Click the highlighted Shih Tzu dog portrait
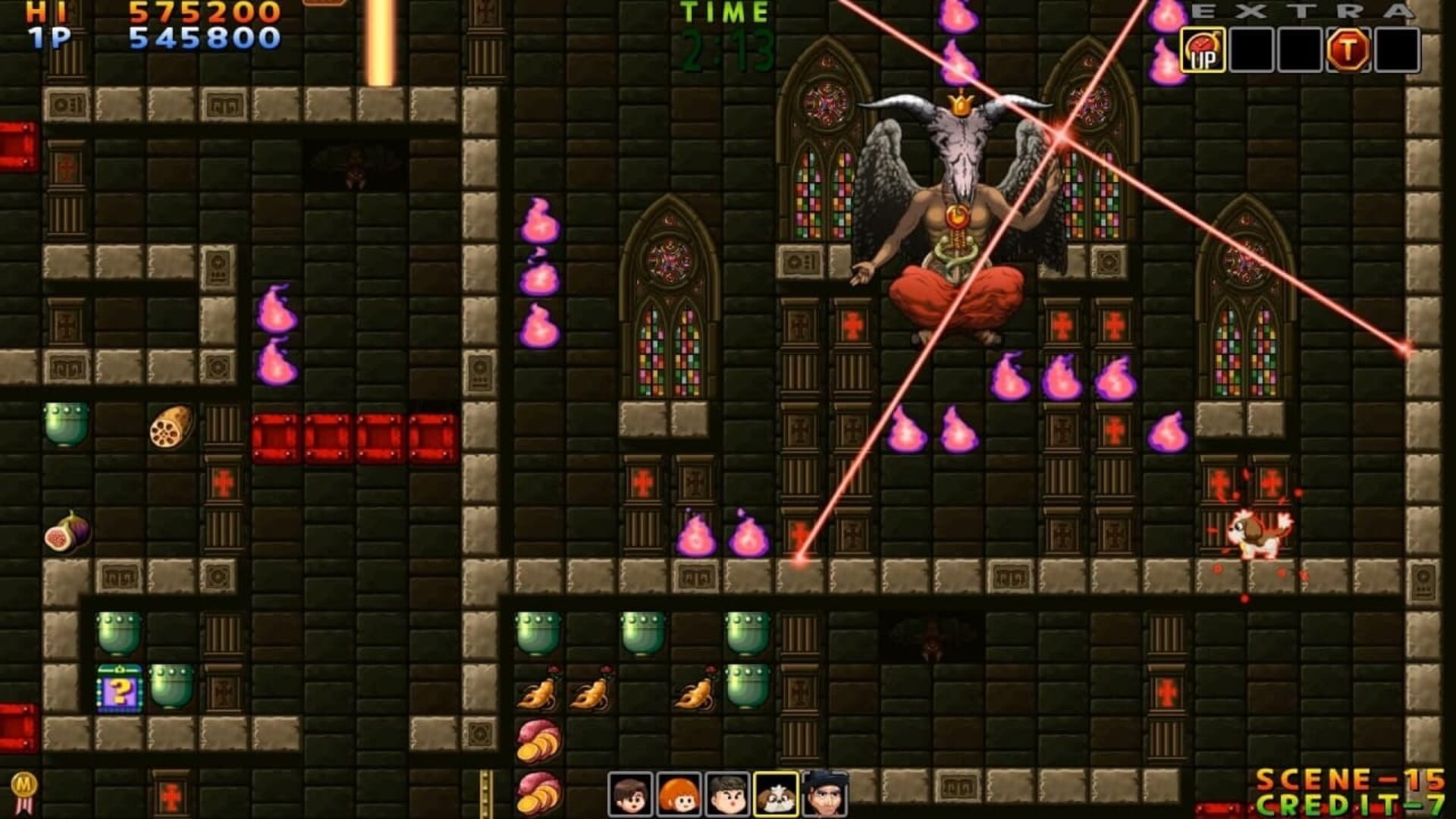This screenshot has height=819, width=1456. [777, 795]
